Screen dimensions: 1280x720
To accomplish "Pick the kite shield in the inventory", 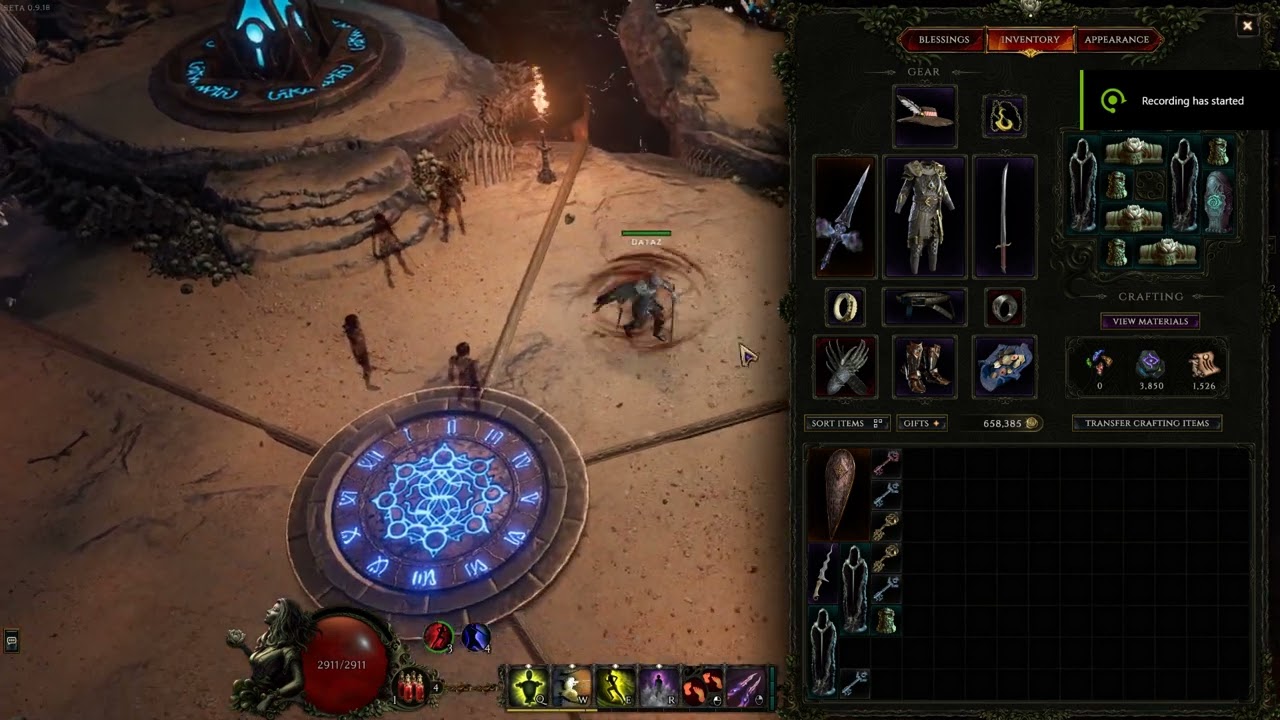I will 839,492.
